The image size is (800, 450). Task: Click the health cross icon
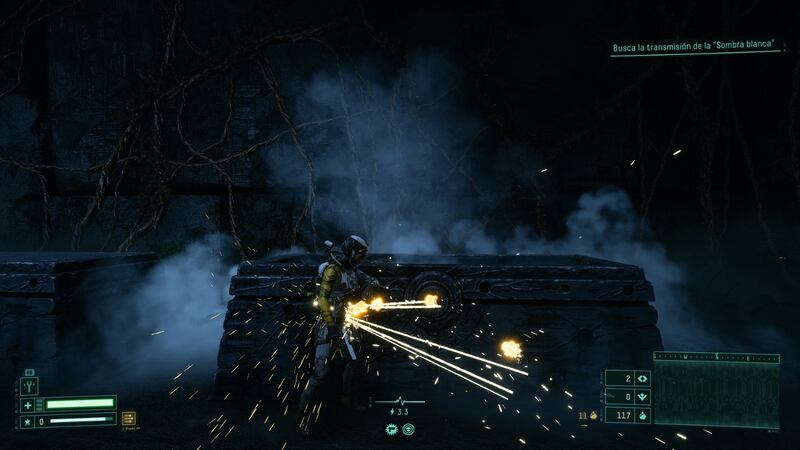pyautogui.click(x=29, y=404)
